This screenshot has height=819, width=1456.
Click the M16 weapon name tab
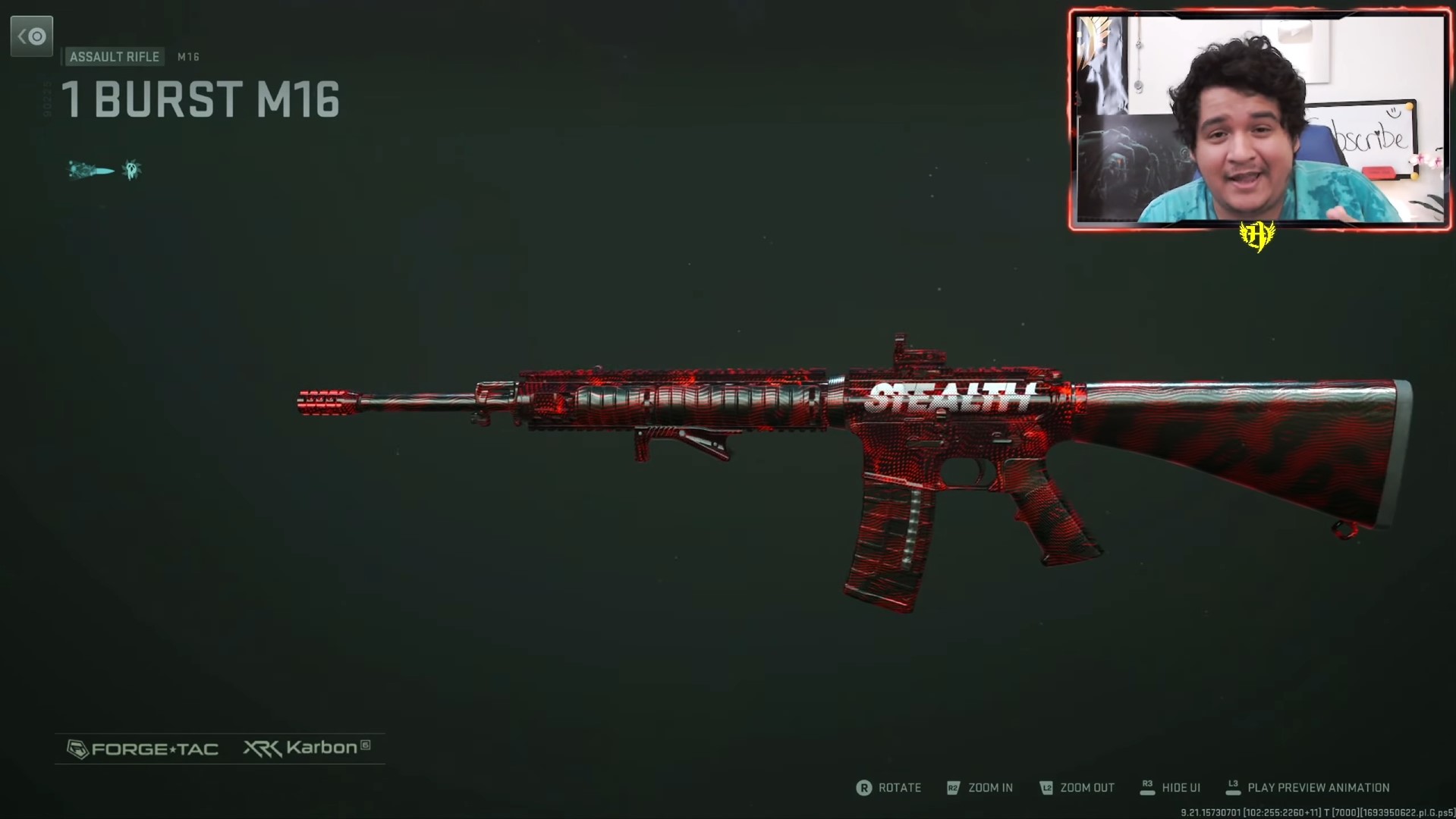coord(187,57)
